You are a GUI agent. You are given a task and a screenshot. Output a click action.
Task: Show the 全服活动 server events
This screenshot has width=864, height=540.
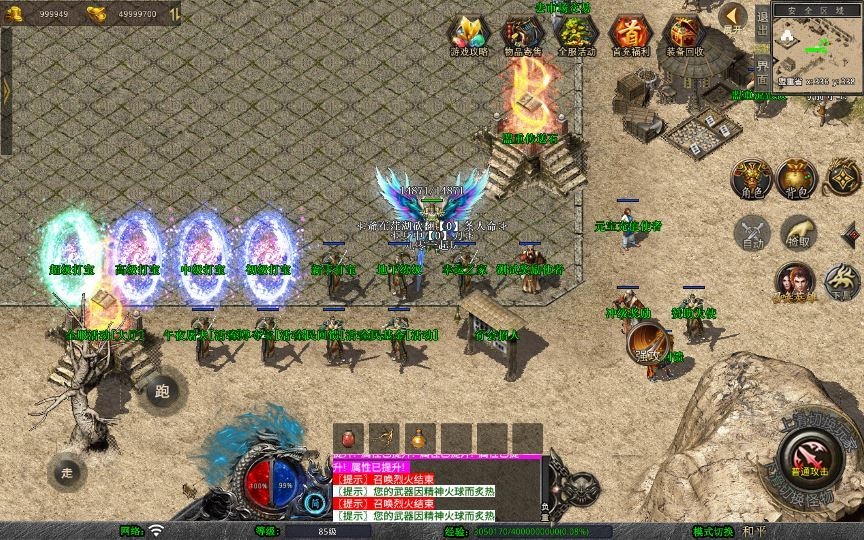click(576, 33)
